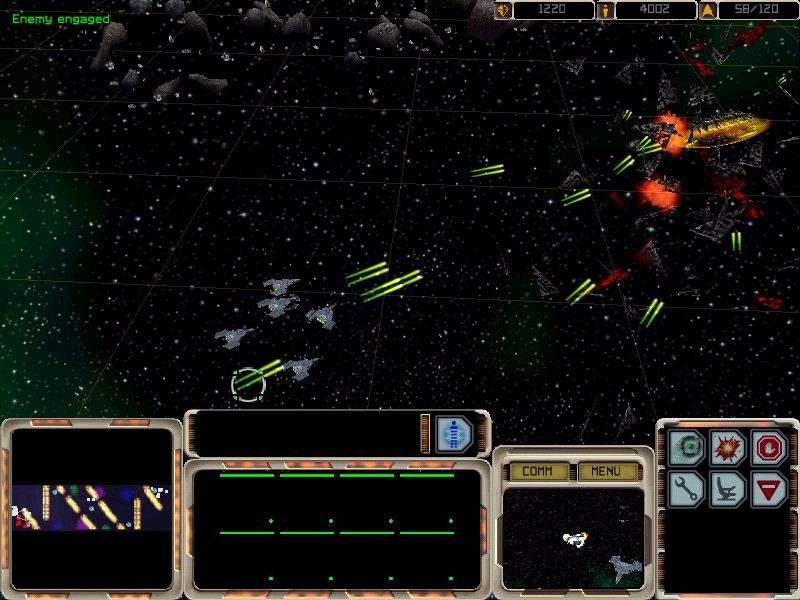This screenshot has width=800, height=600.
Task: Open the COMM panel
Action: tap(538, 471)
